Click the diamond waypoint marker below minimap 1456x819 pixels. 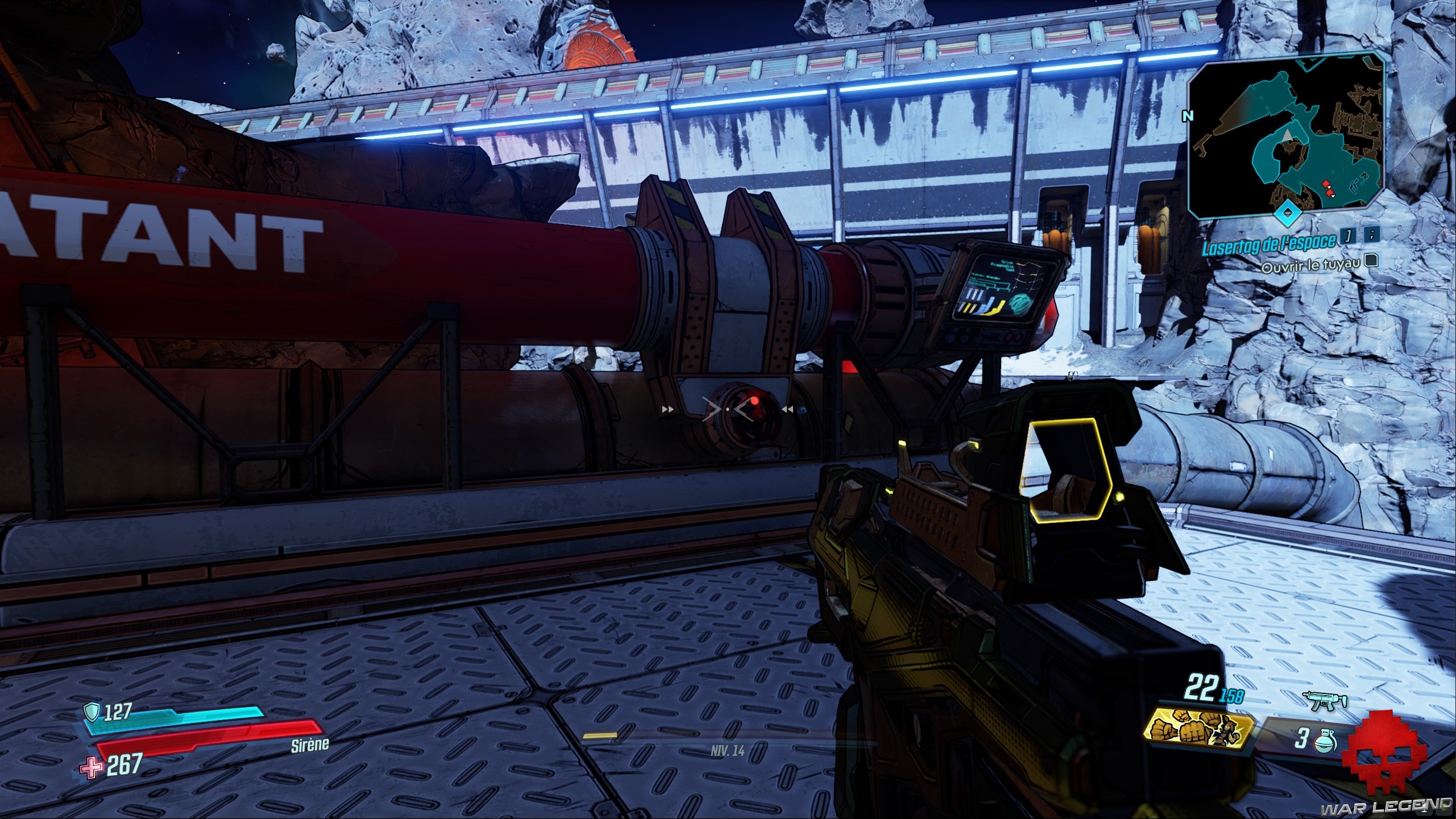coord(1286,214)
